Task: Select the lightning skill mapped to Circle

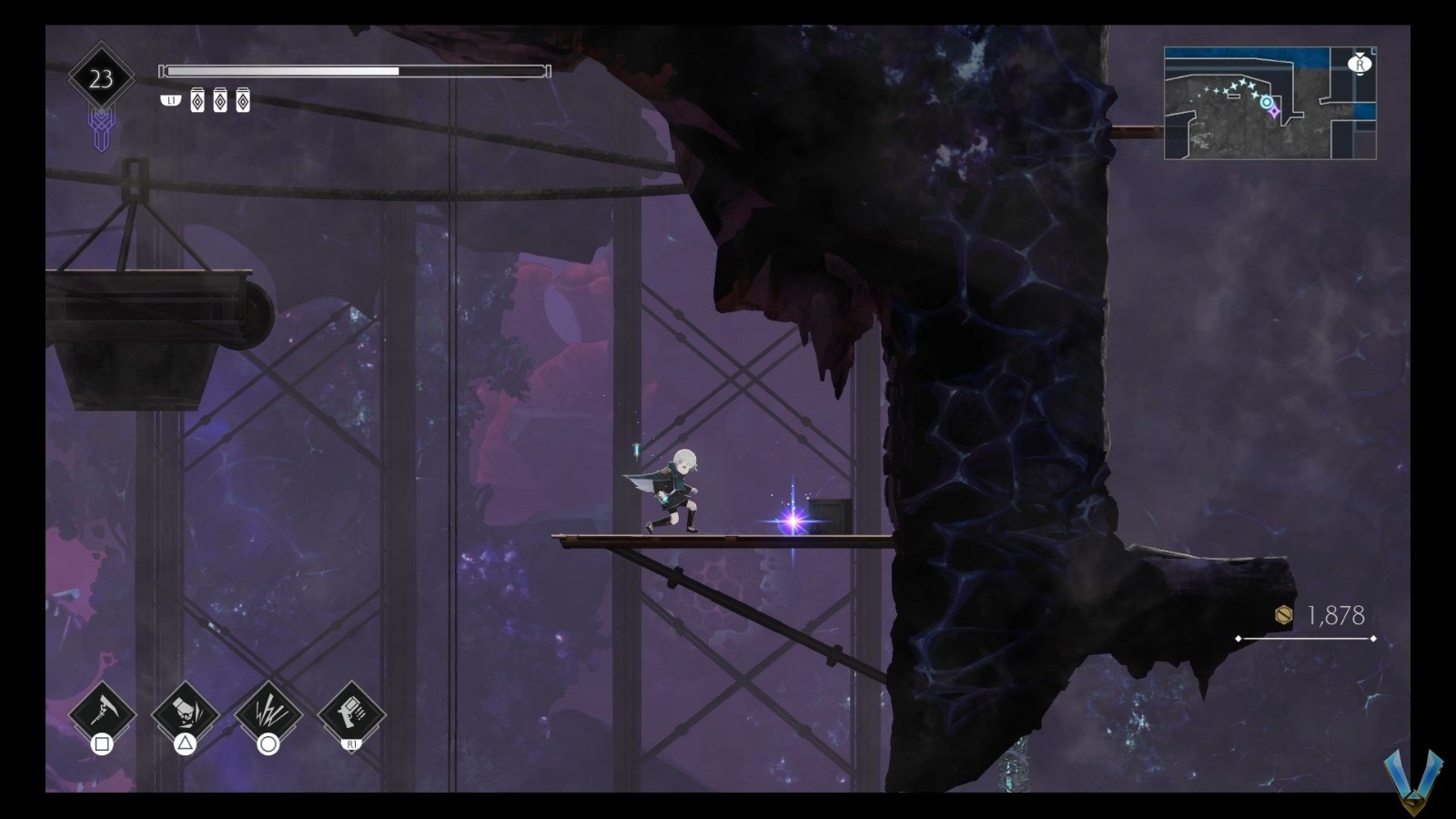Action: click(x=268, y=713)
